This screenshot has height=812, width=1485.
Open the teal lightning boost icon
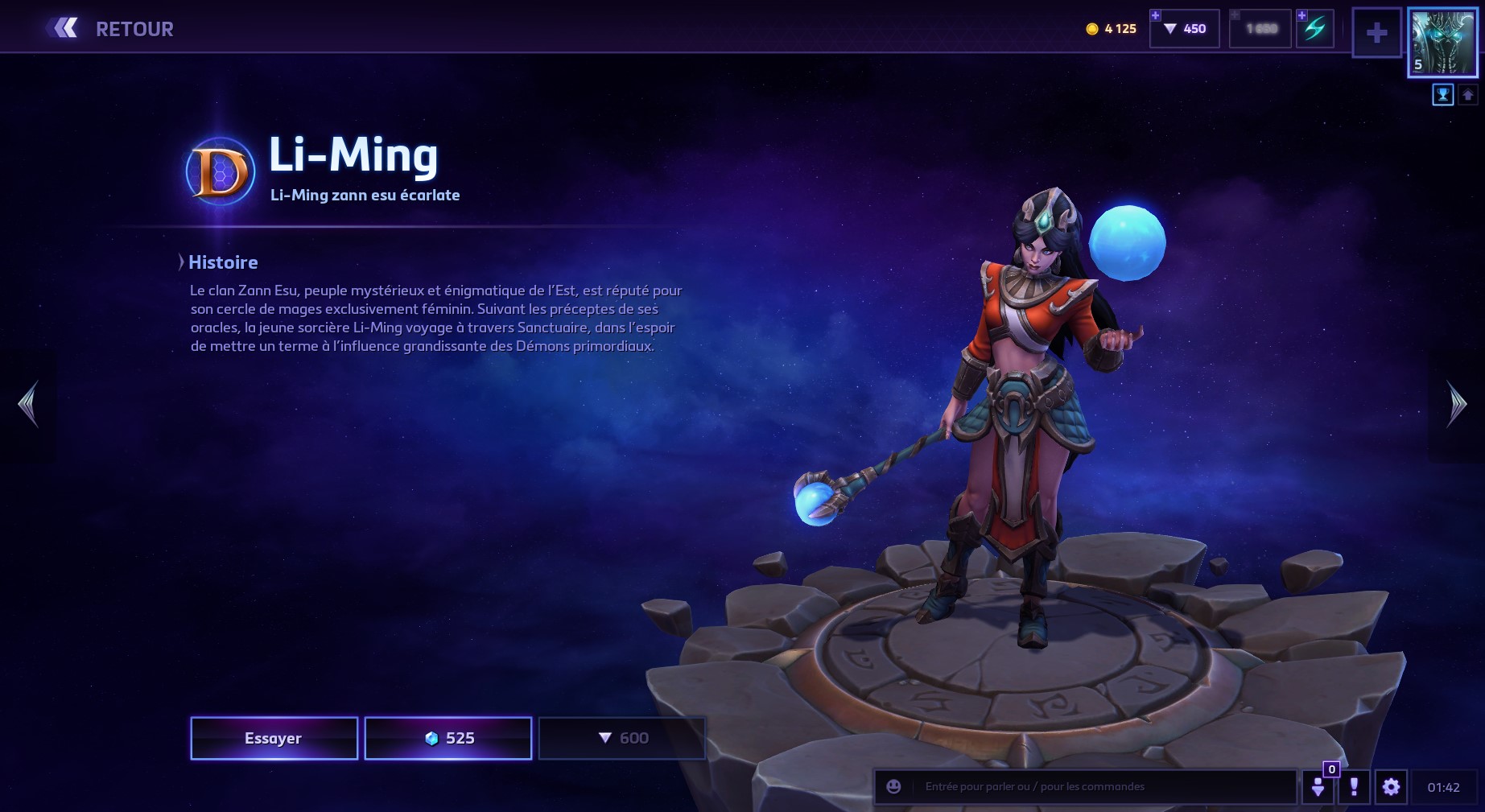pyautogui.click(x=1315, y=29)
